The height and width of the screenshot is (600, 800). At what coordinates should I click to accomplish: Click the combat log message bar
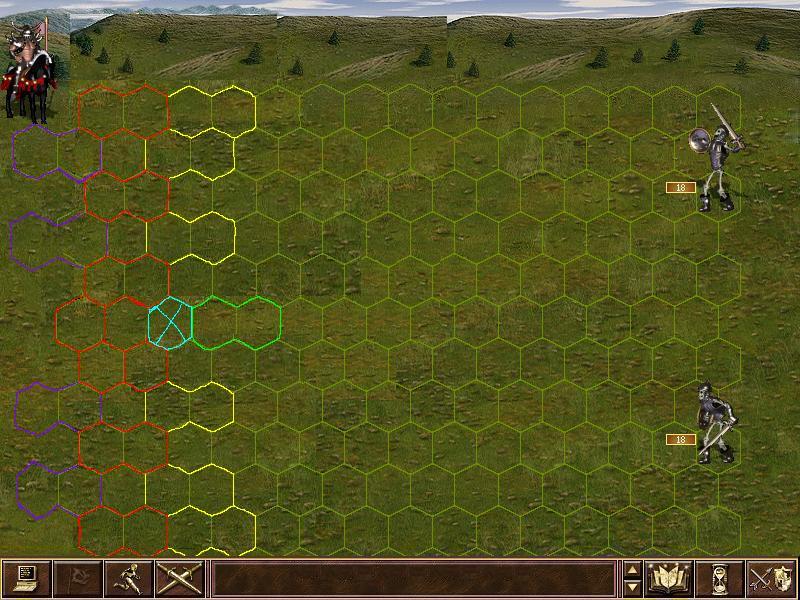(x=413, y=578)
